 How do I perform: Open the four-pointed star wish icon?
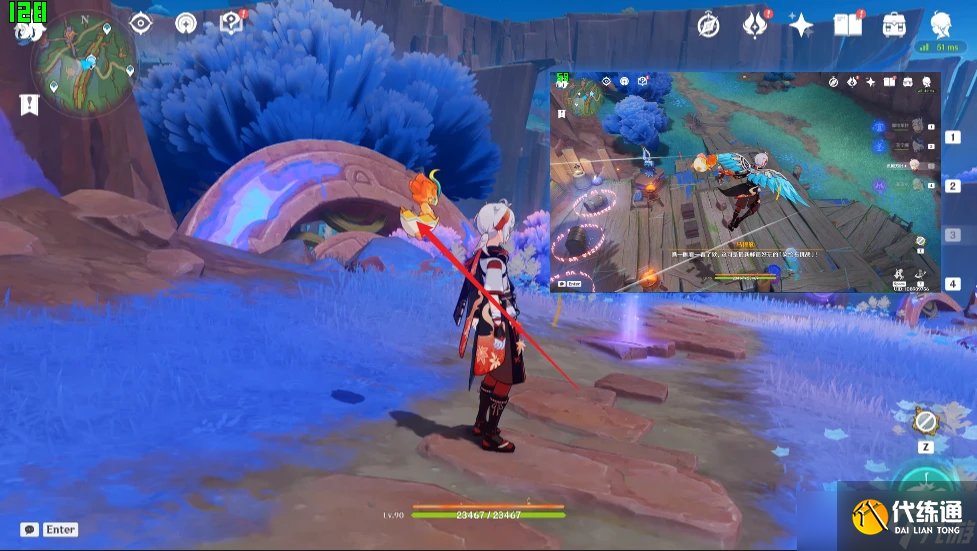tap(801, 25)
